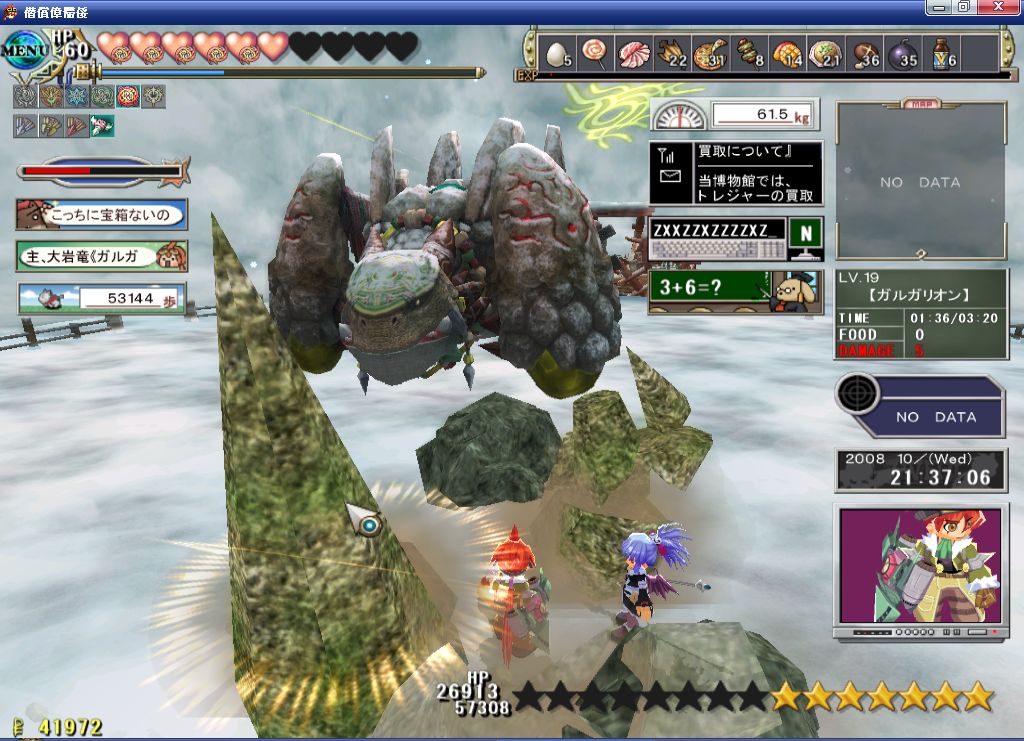Activate the highlighted green skill icon
This screenshot has height=741, width=1024.
(102, 125)
